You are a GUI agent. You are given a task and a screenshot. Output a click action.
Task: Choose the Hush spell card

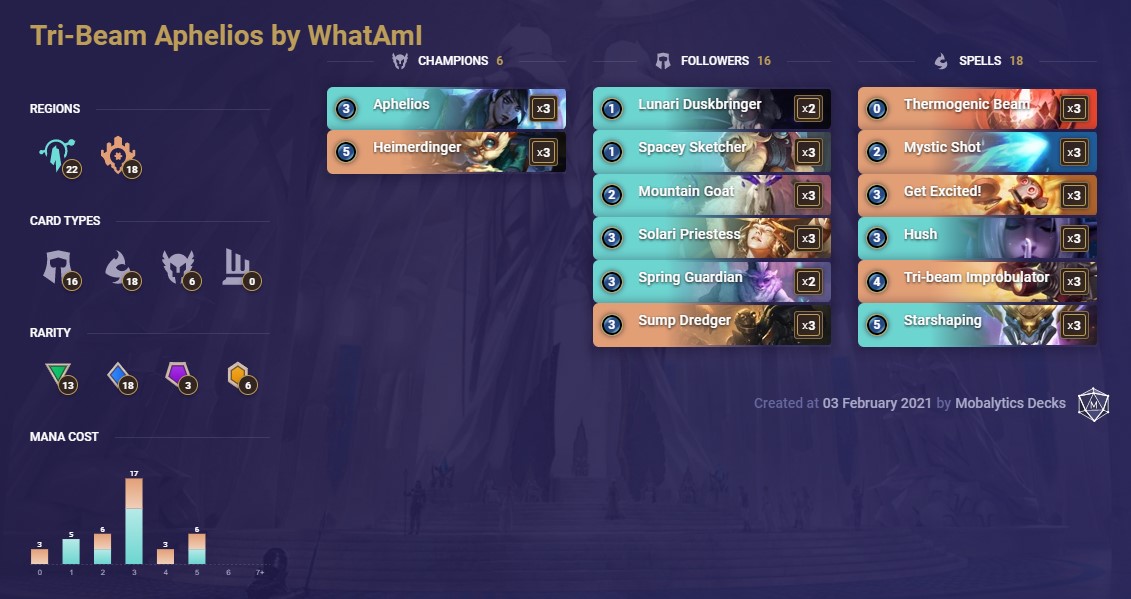pos(976,239)
